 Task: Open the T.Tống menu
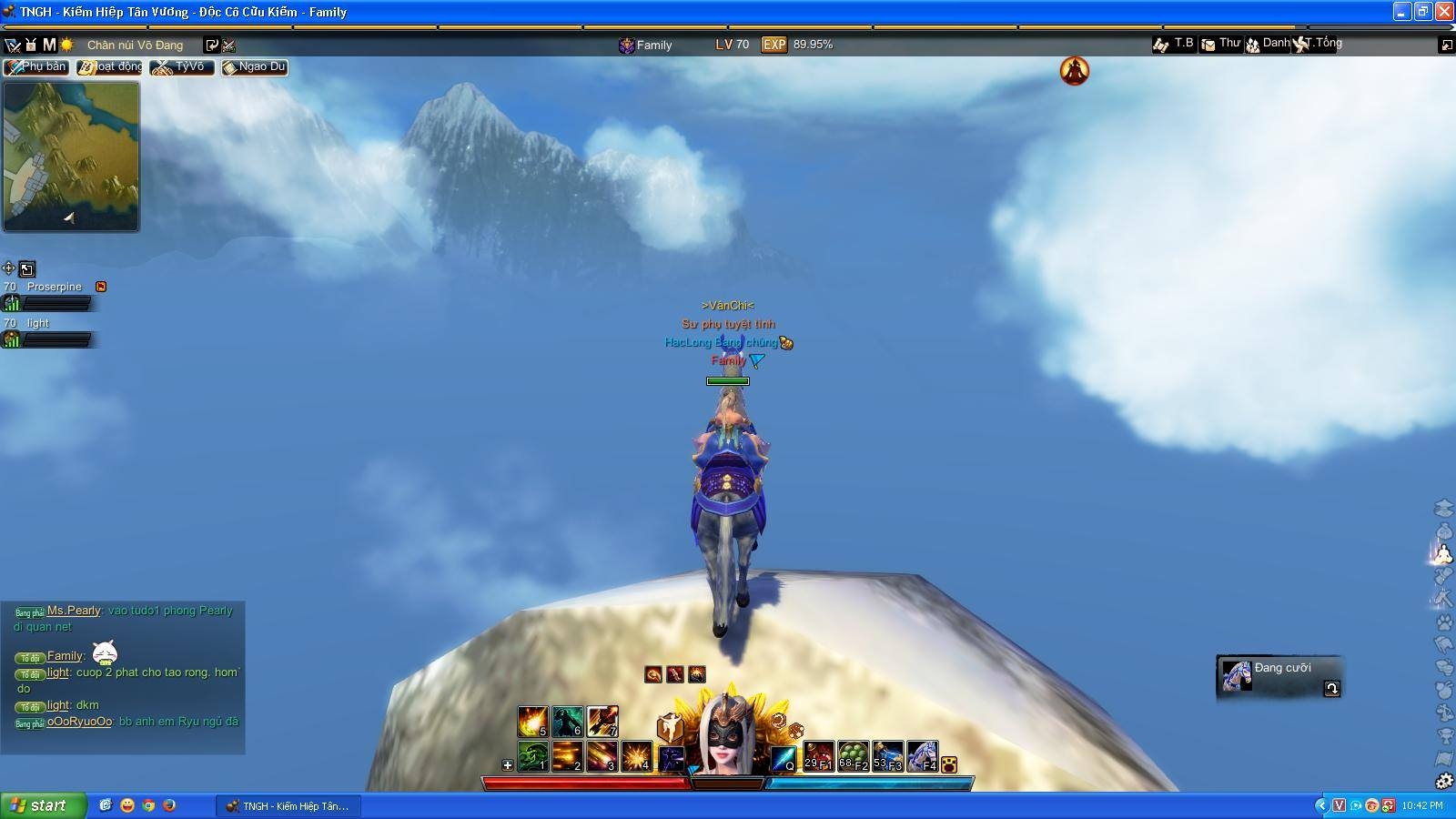coord(1318,44)
